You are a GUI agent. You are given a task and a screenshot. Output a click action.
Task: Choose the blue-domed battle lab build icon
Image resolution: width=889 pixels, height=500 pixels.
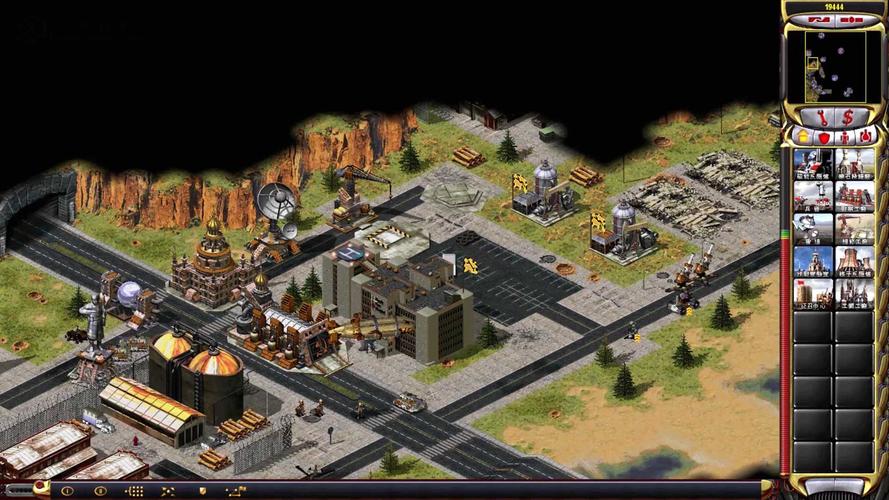coord(812,261)
